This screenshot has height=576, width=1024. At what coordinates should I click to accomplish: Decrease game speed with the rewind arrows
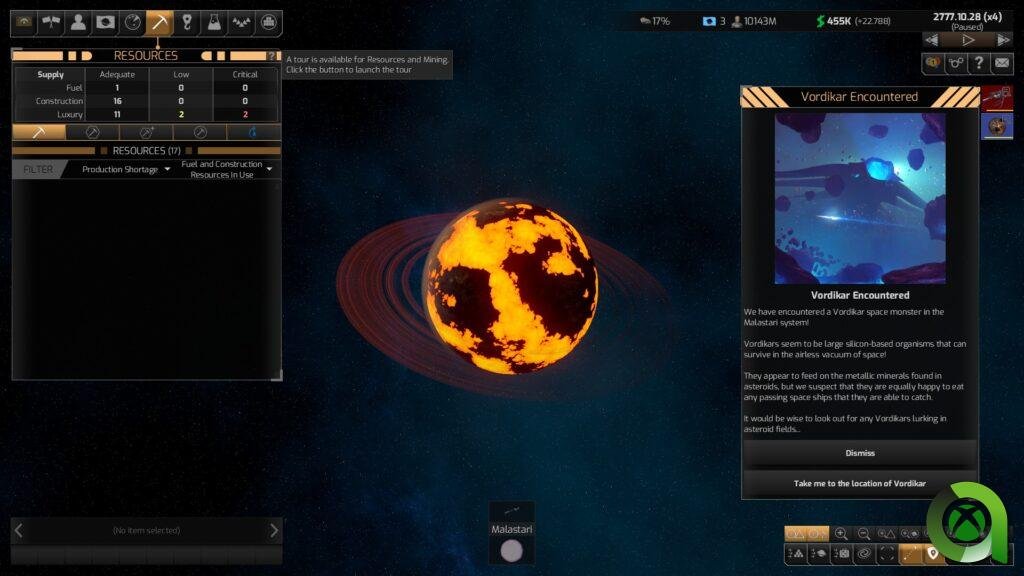pos(932,40)
